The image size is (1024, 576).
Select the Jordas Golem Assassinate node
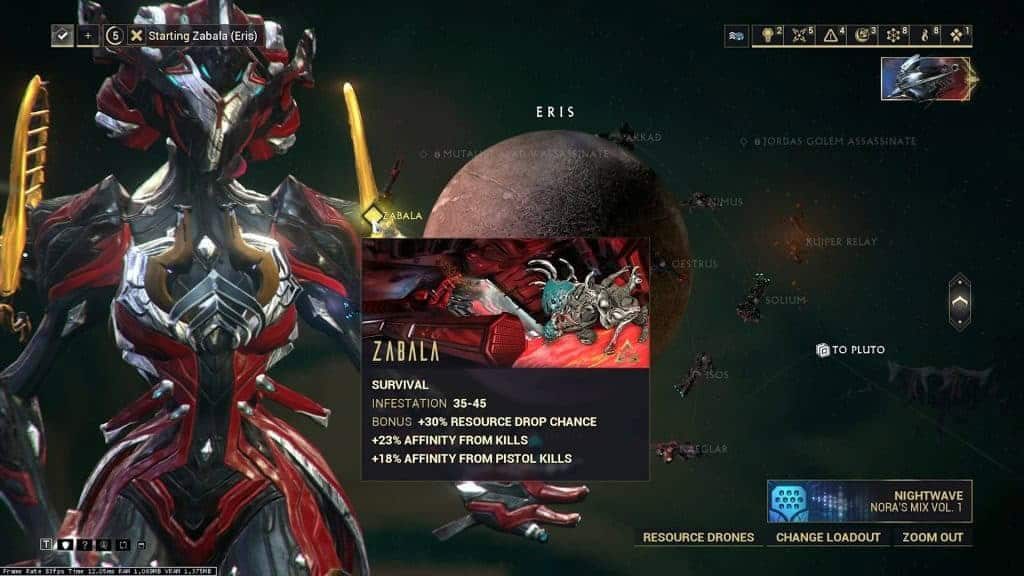click(x=744, y=142)
